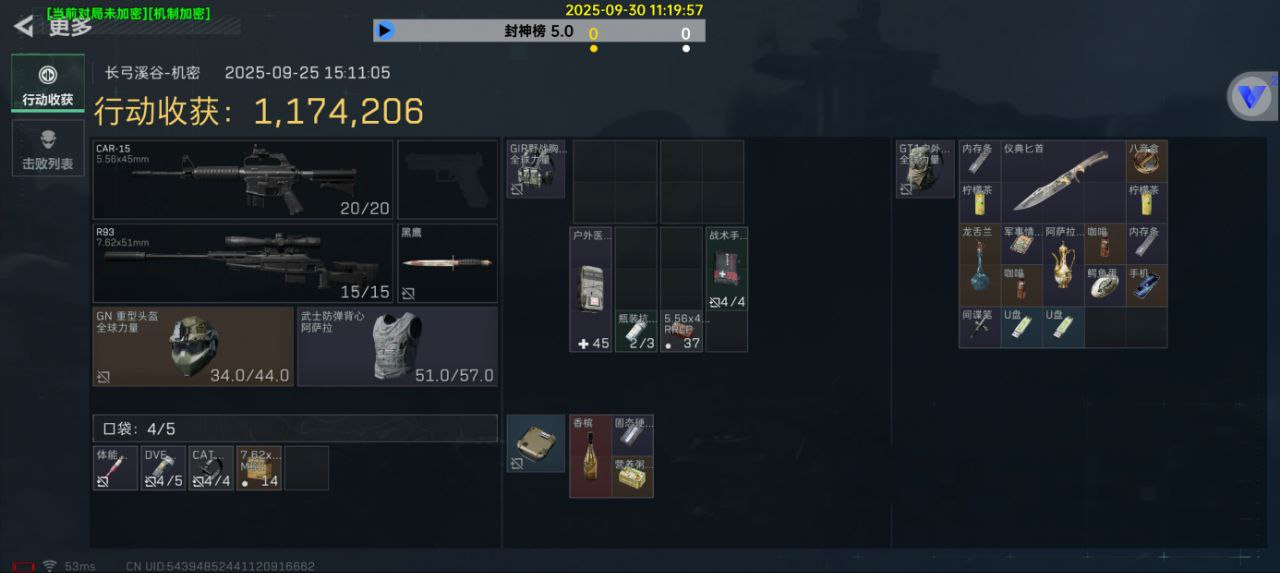Select the 战术手术包 surgery kit item
The width and height of the screenshot is (1280, 573).
pyautogui.click(x=727, y=268)
